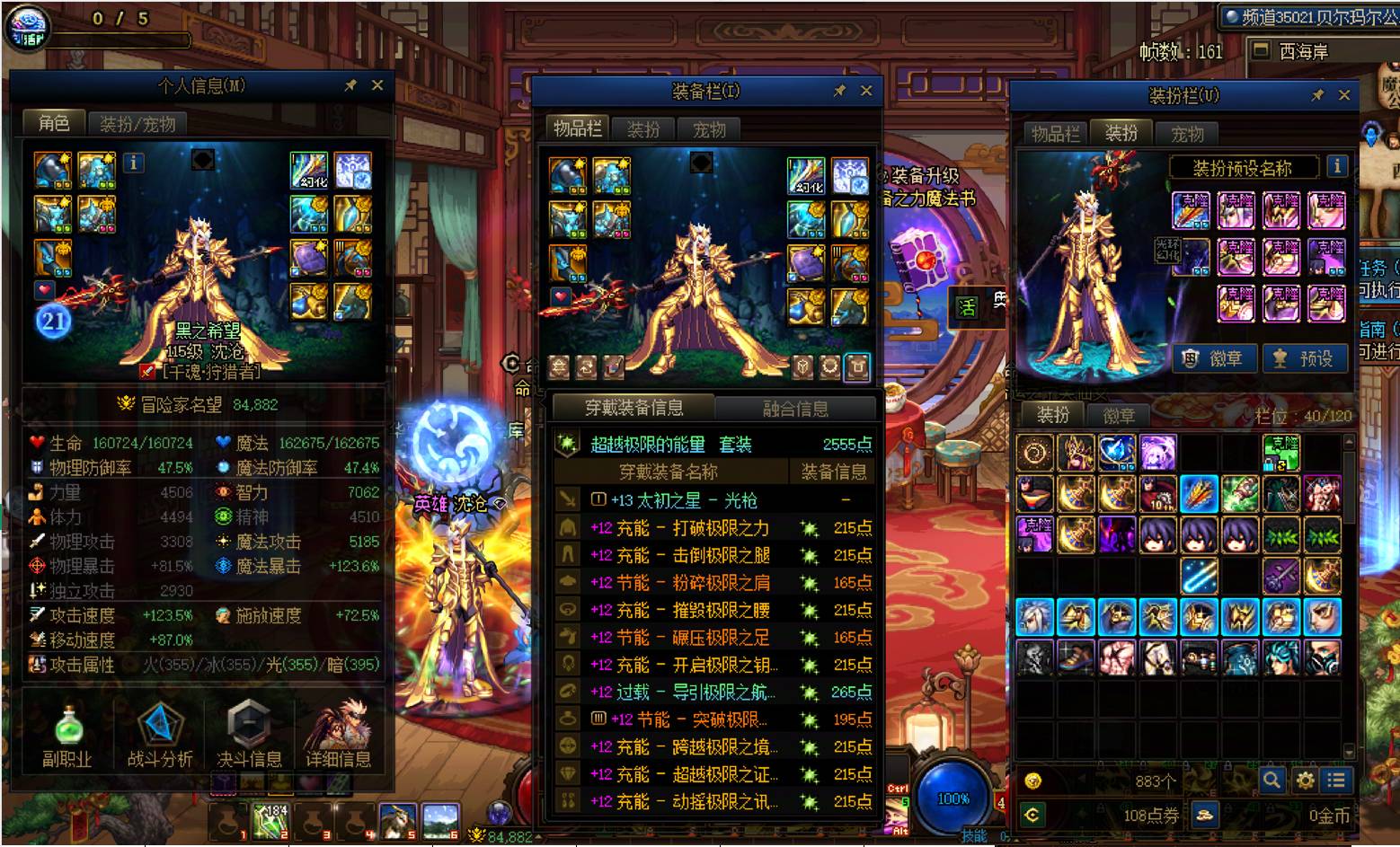The width and height of the screenshot is (1400, 847).
Task: Switch to the 装扮/宠物 tab
Action: (x=137, y=124)
